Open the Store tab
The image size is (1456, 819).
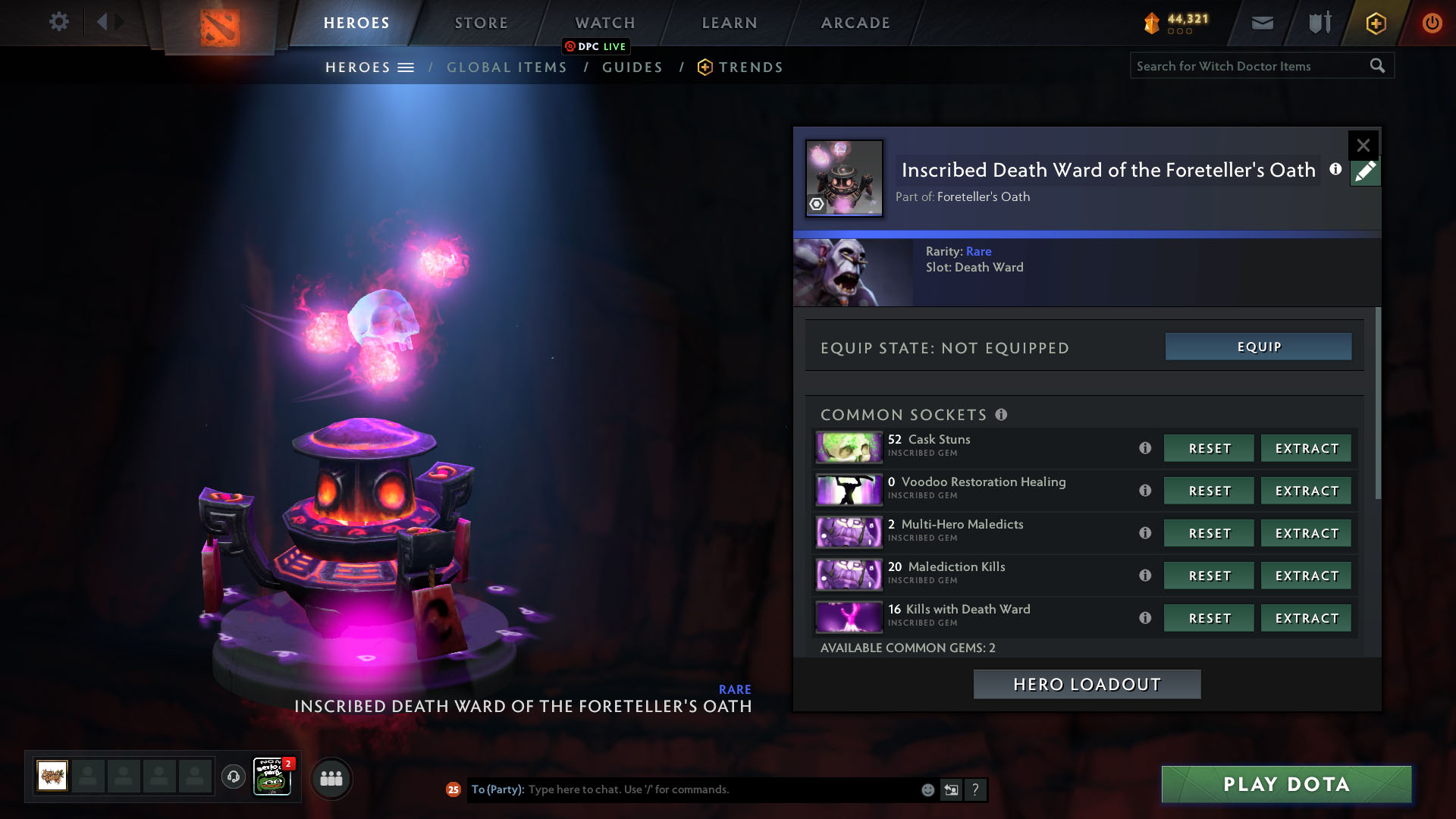click(x=481, y=23)
